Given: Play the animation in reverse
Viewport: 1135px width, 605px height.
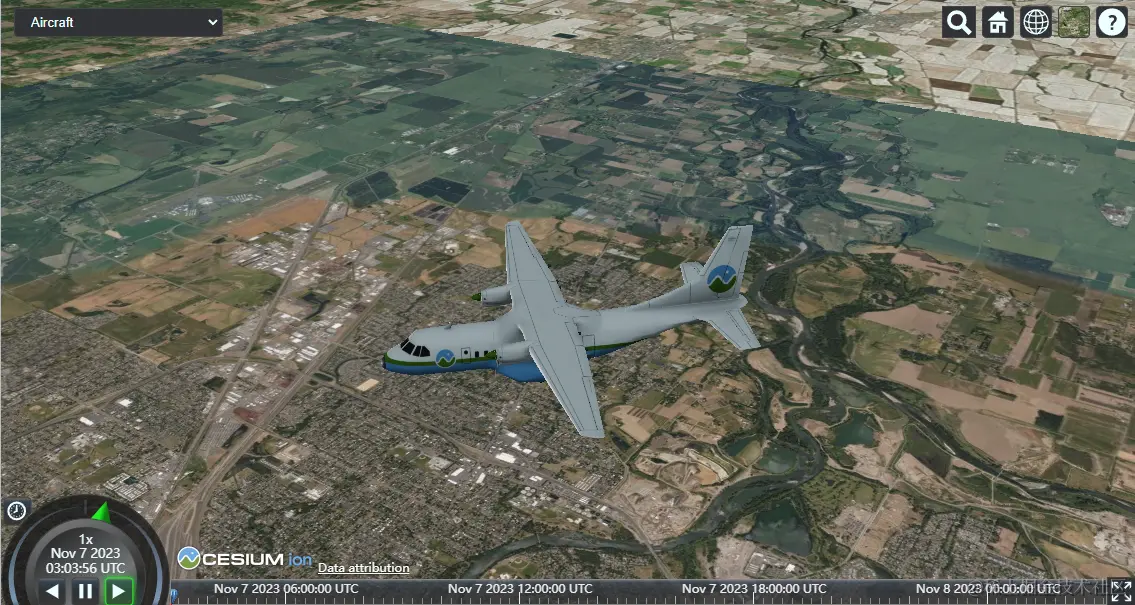Looking at the screenshot, I should pos(52,591).
